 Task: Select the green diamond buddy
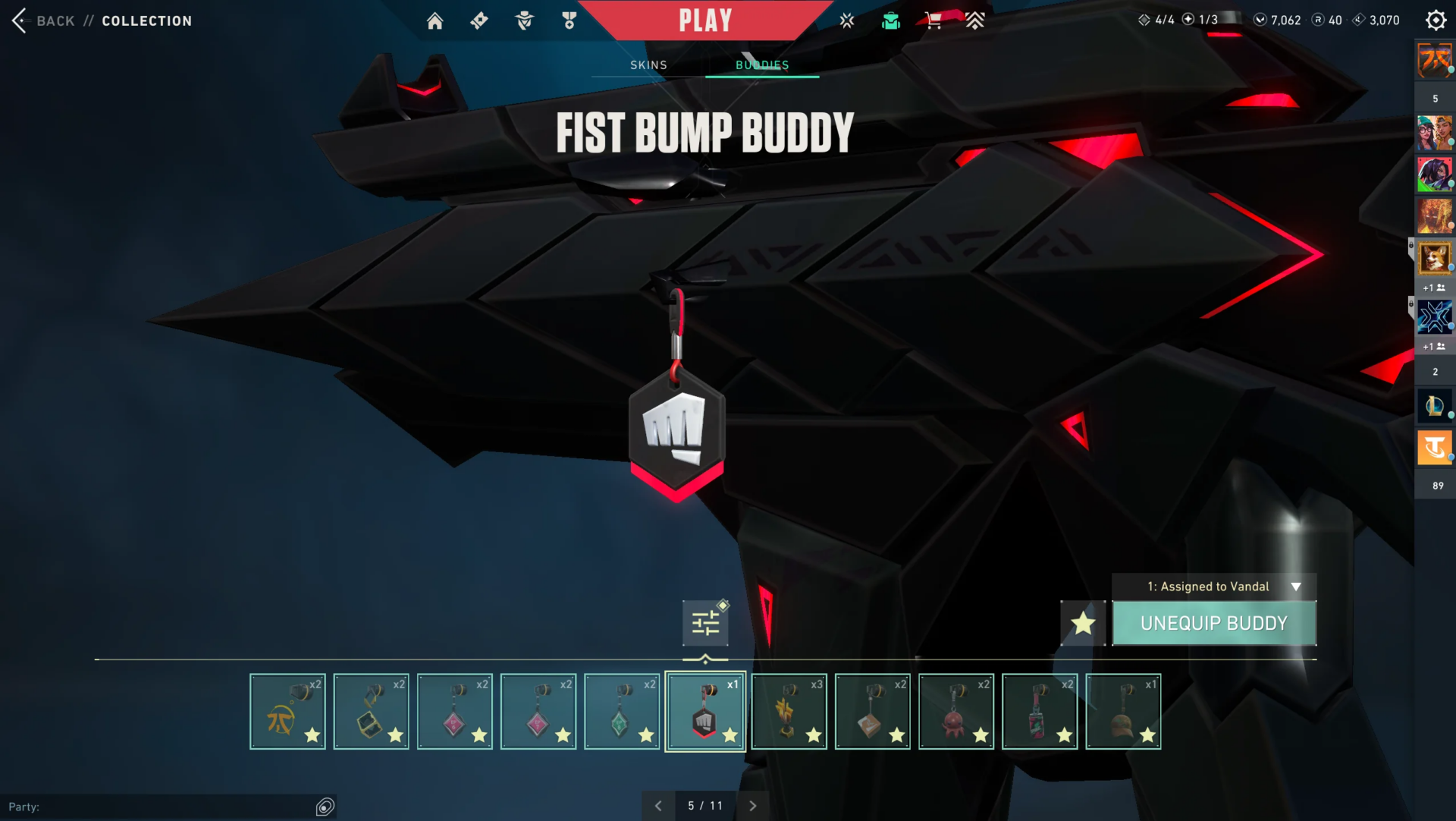pos(622,712)
